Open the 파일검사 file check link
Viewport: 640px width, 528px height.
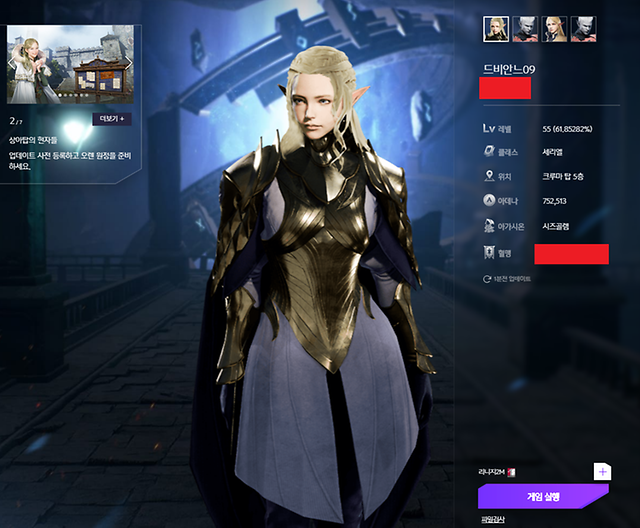coord(494,520)
